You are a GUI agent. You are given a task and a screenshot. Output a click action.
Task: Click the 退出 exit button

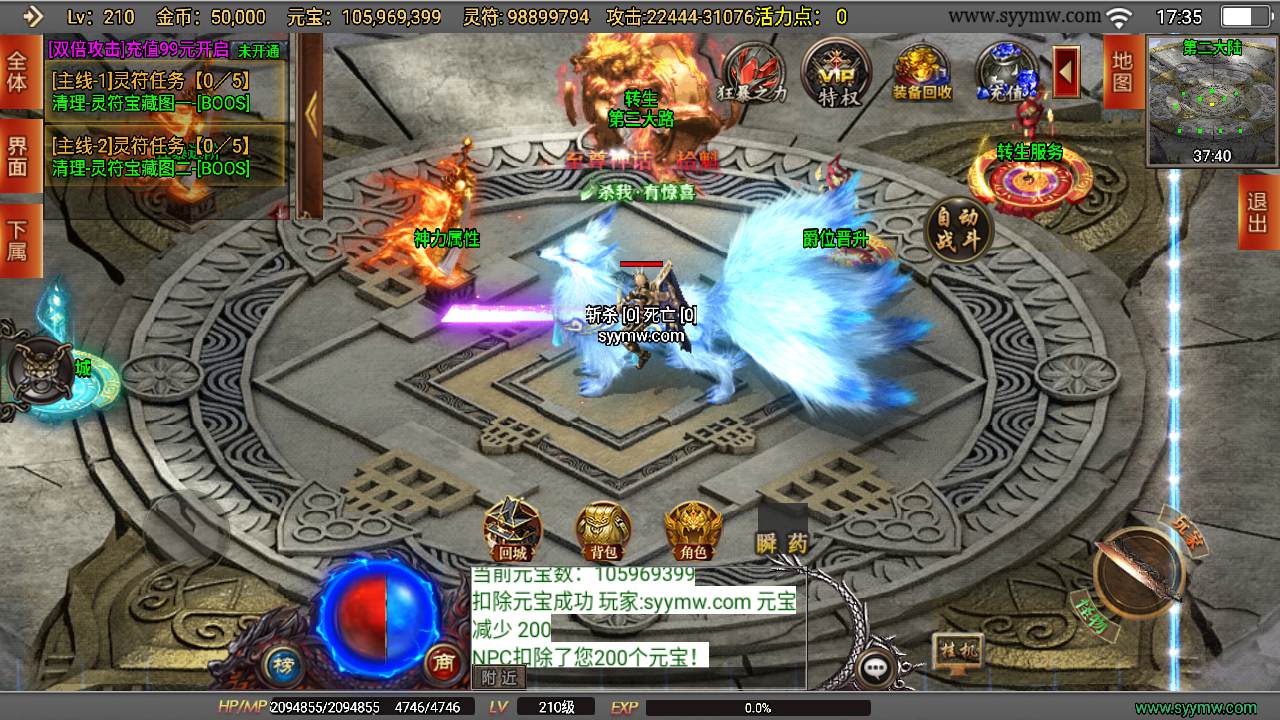tap(1257, 213)
